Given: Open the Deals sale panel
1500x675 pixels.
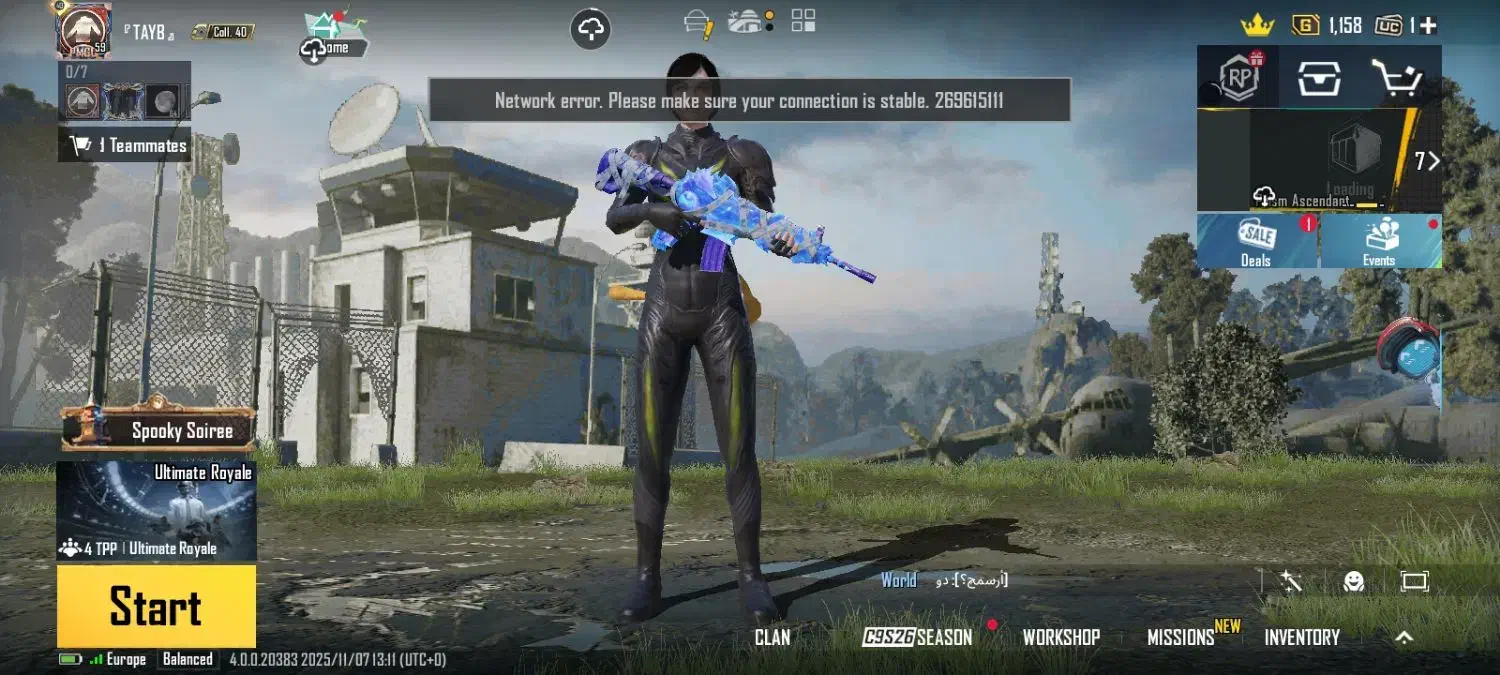Looking at the screenshot, I should (x=1257, y=241).
